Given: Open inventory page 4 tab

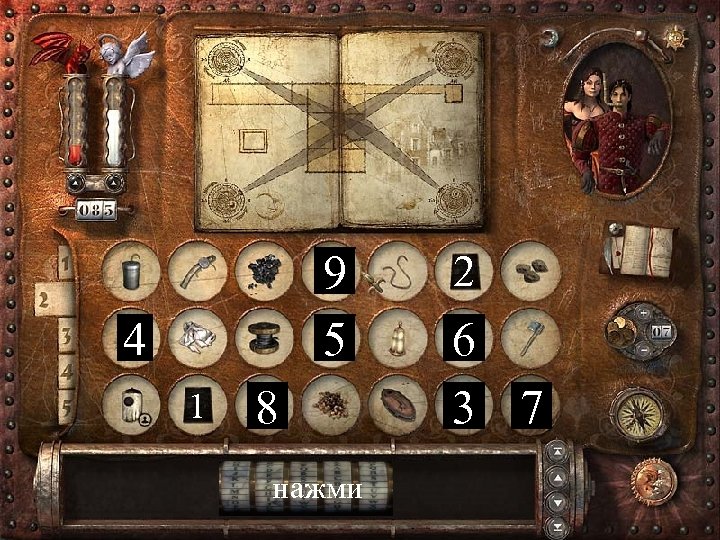Looking at the screenshot, I should tap(67, 372).
